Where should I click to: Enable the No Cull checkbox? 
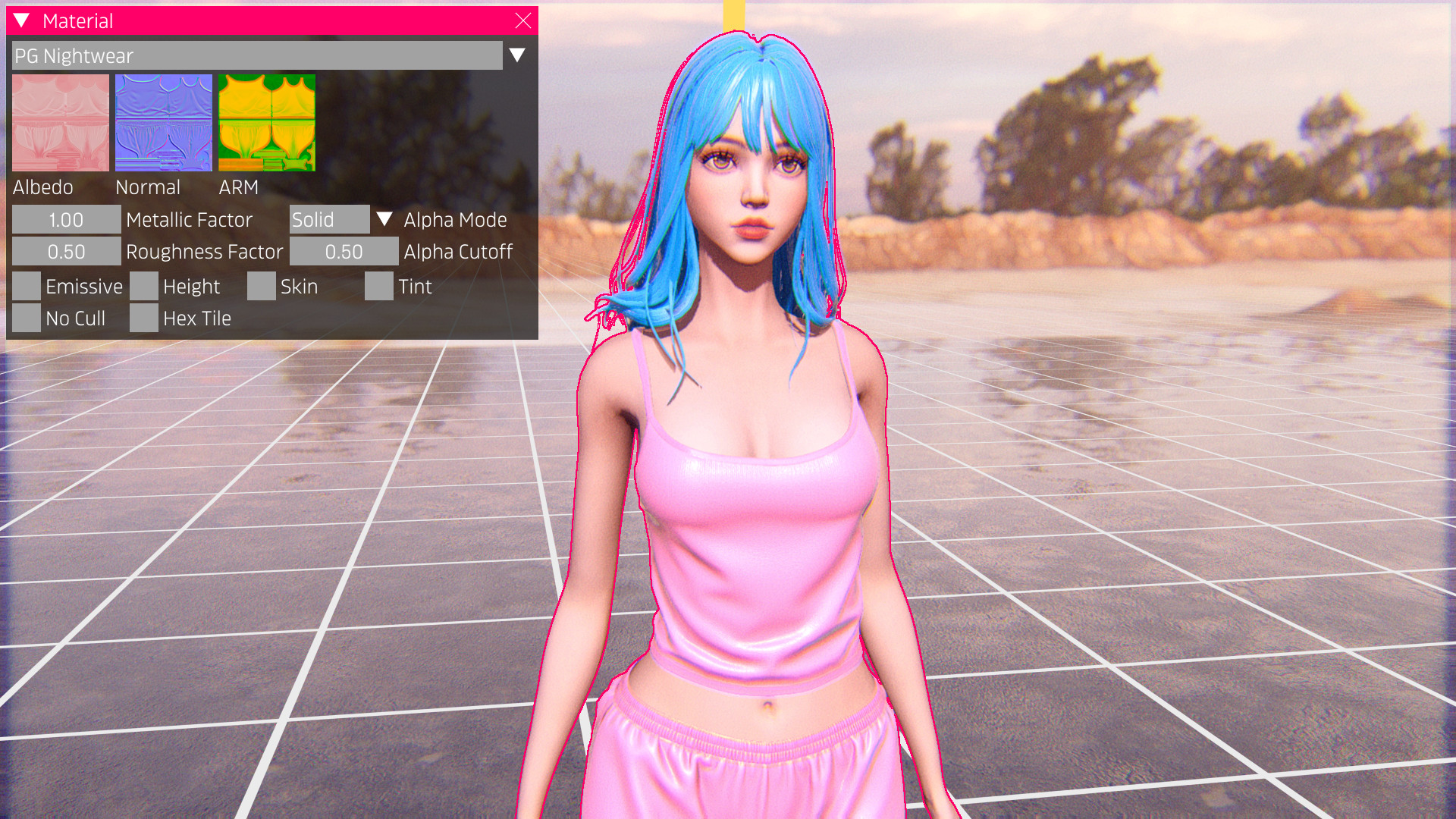[x=27, y=318]
